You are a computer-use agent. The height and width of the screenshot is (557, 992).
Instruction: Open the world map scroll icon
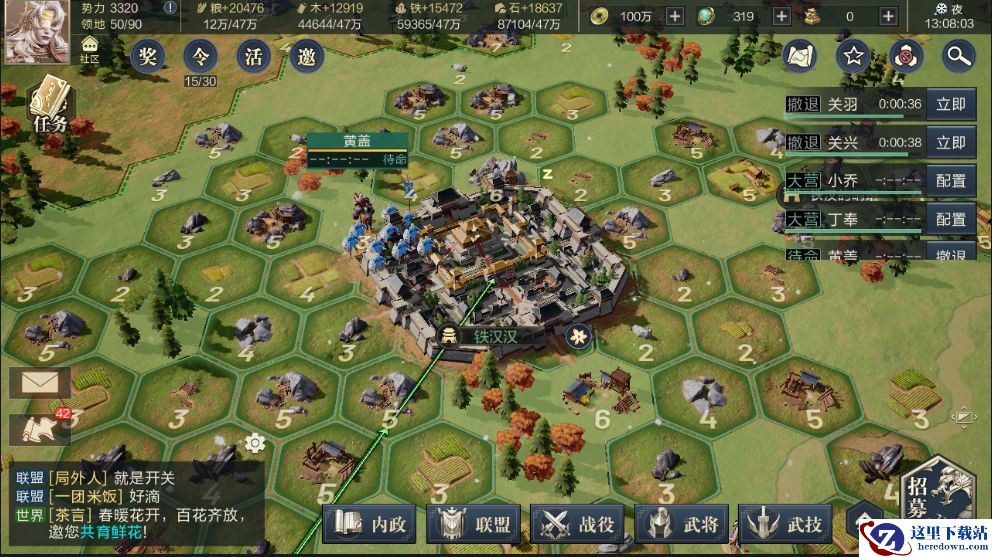click(x=800, y=56)
